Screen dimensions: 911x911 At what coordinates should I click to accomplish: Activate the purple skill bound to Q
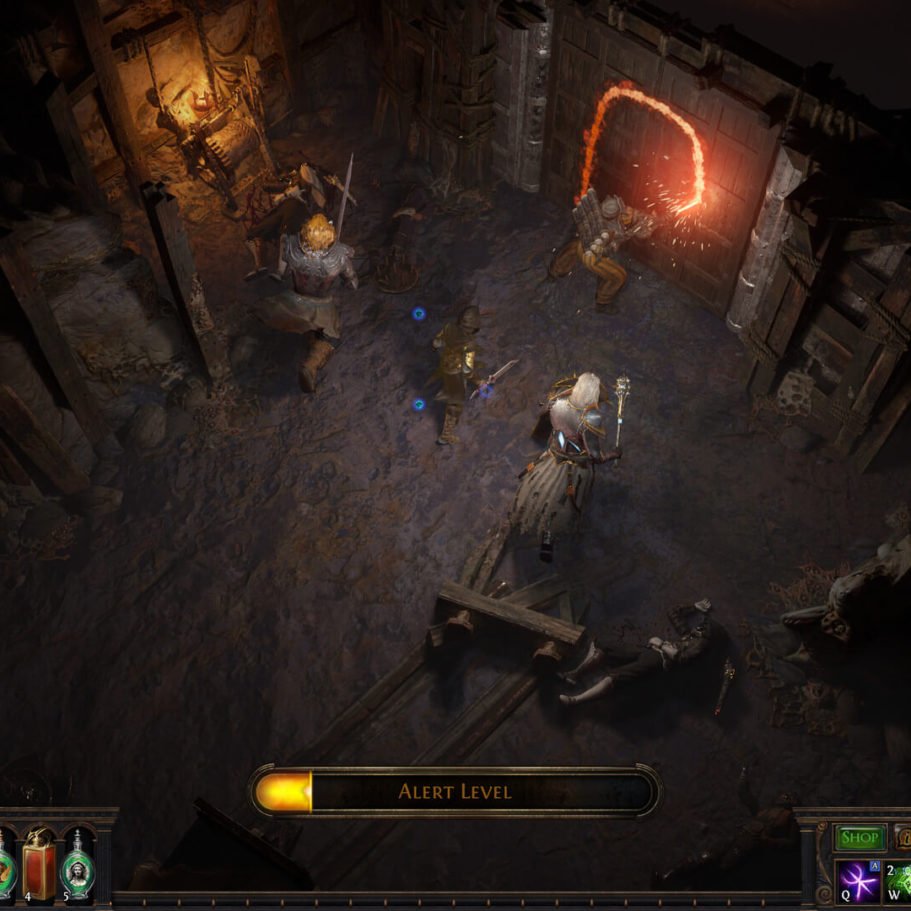[858, 880]
